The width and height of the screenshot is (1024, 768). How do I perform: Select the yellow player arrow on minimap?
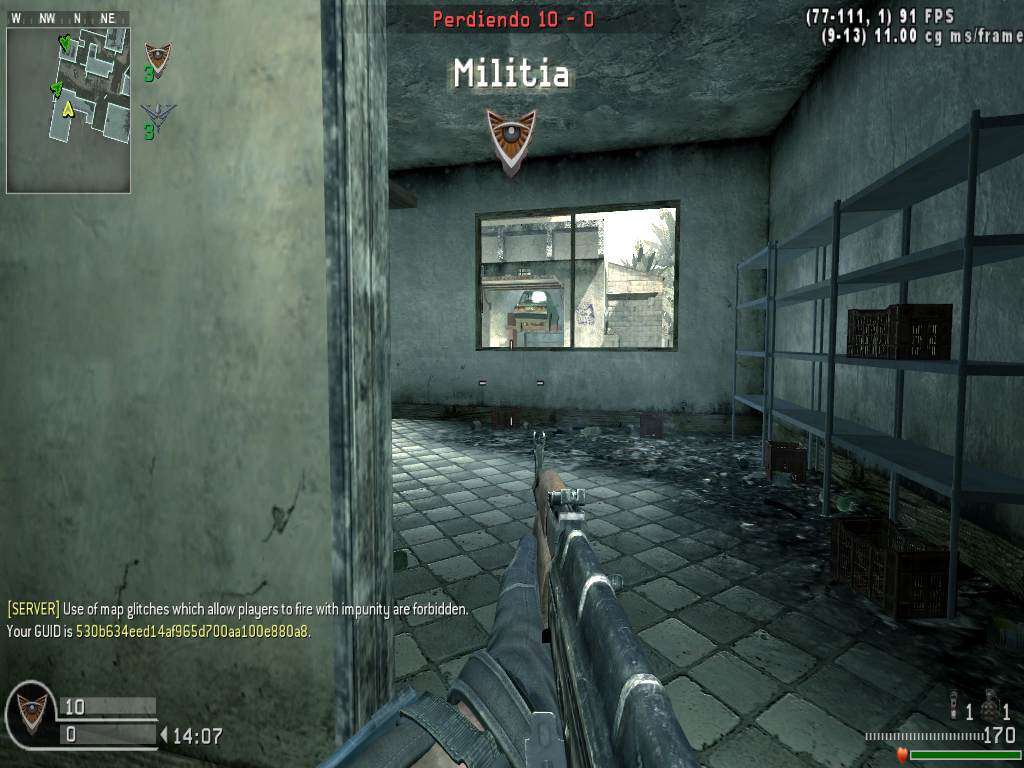[68, 108]
